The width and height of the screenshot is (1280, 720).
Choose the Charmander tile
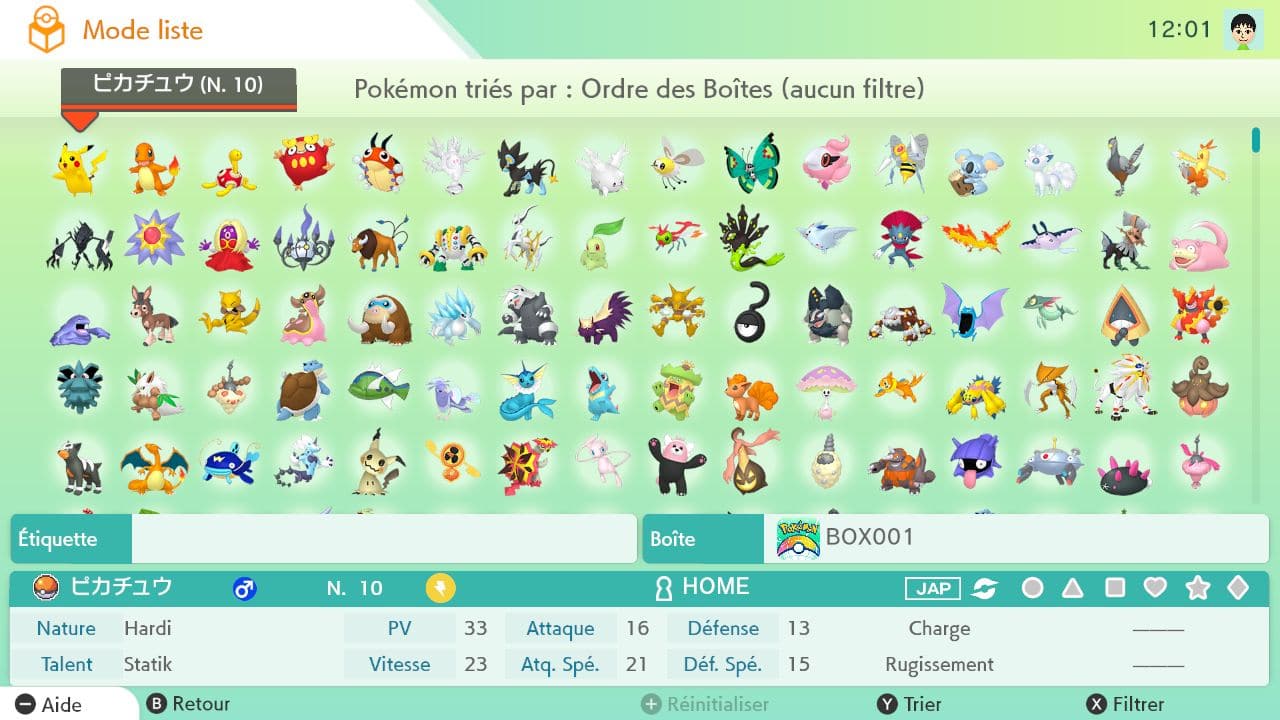pyautogui.click(x=154, y=167)
